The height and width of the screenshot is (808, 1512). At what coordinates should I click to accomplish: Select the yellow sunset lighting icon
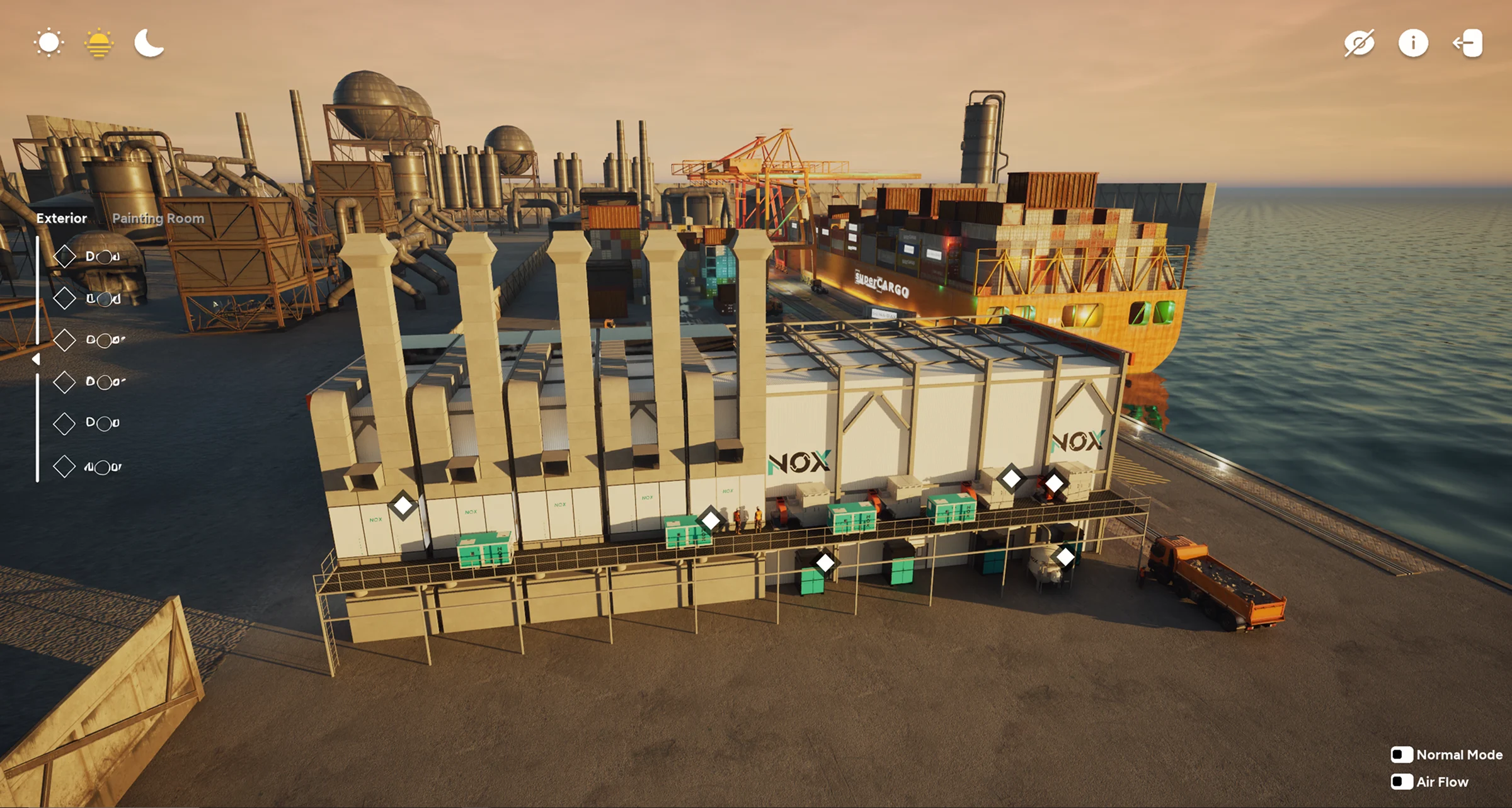coord(99,43)
